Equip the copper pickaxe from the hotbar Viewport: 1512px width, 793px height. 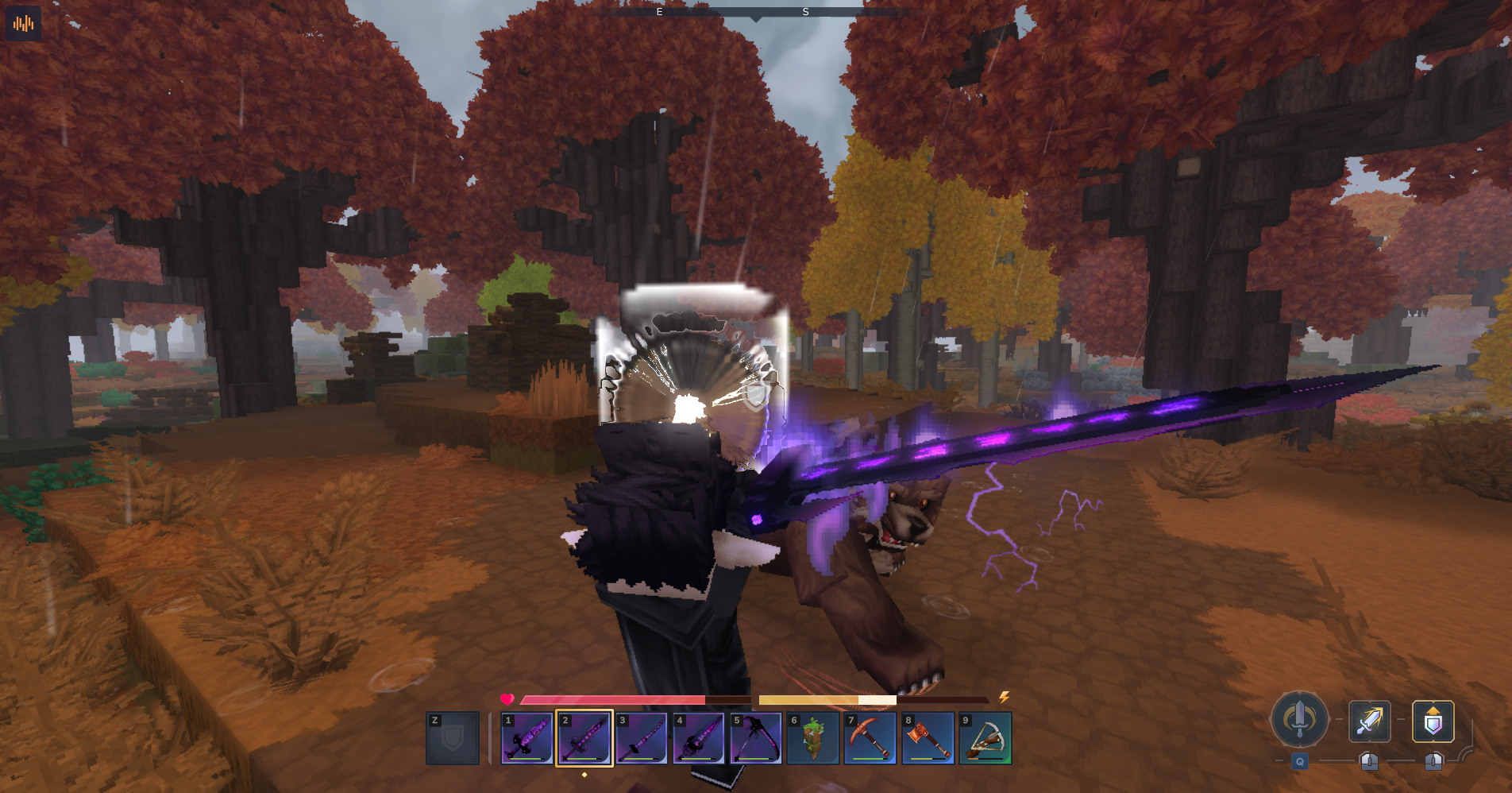coord(870,738)
